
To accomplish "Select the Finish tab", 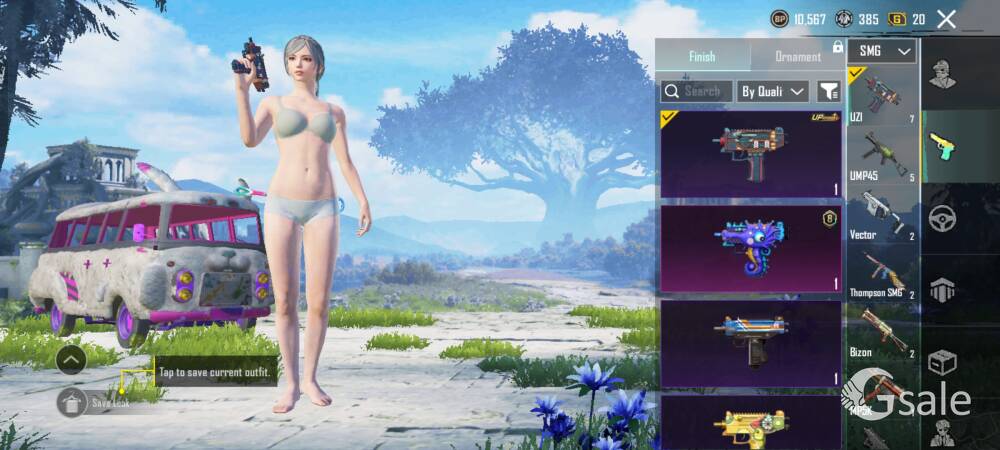I will (x=702, y=56).
